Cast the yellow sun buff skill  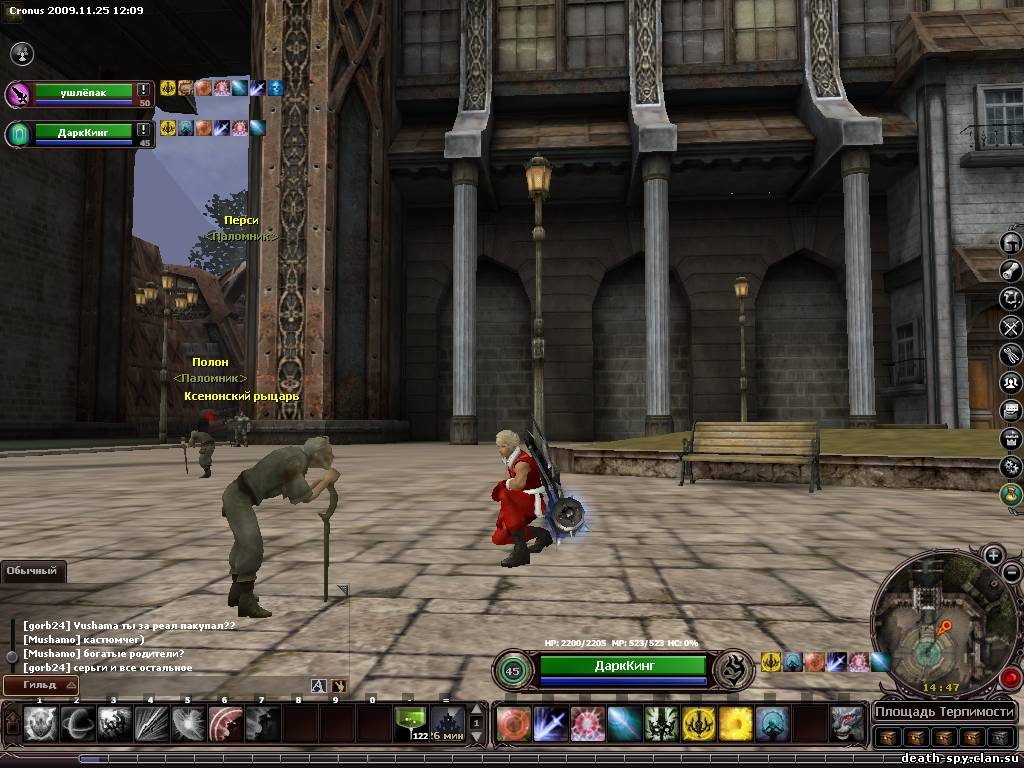[737, 723]
